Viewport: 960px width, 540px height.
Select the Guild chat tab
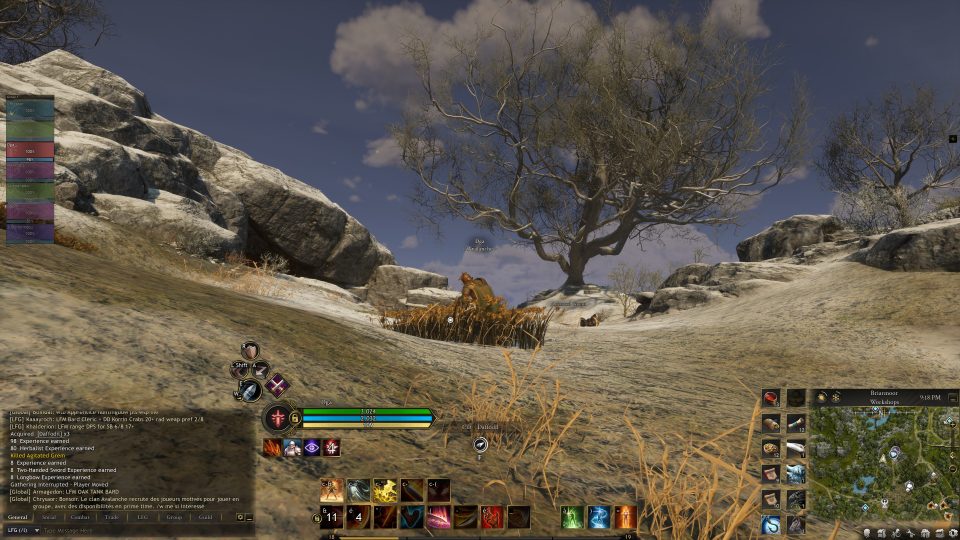(x=205, y=517)
